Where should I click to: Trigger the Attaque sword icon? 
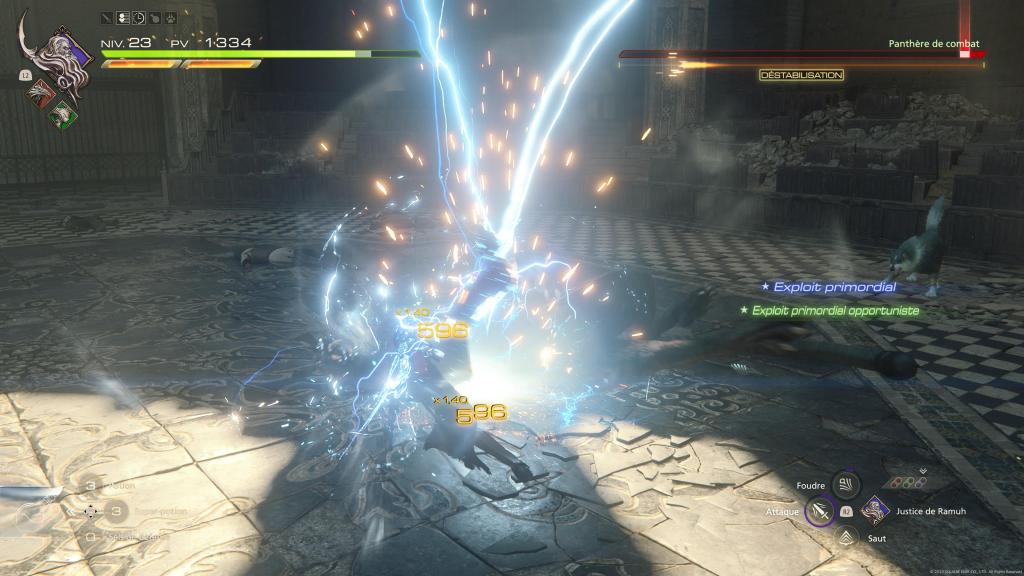point(820,511)
